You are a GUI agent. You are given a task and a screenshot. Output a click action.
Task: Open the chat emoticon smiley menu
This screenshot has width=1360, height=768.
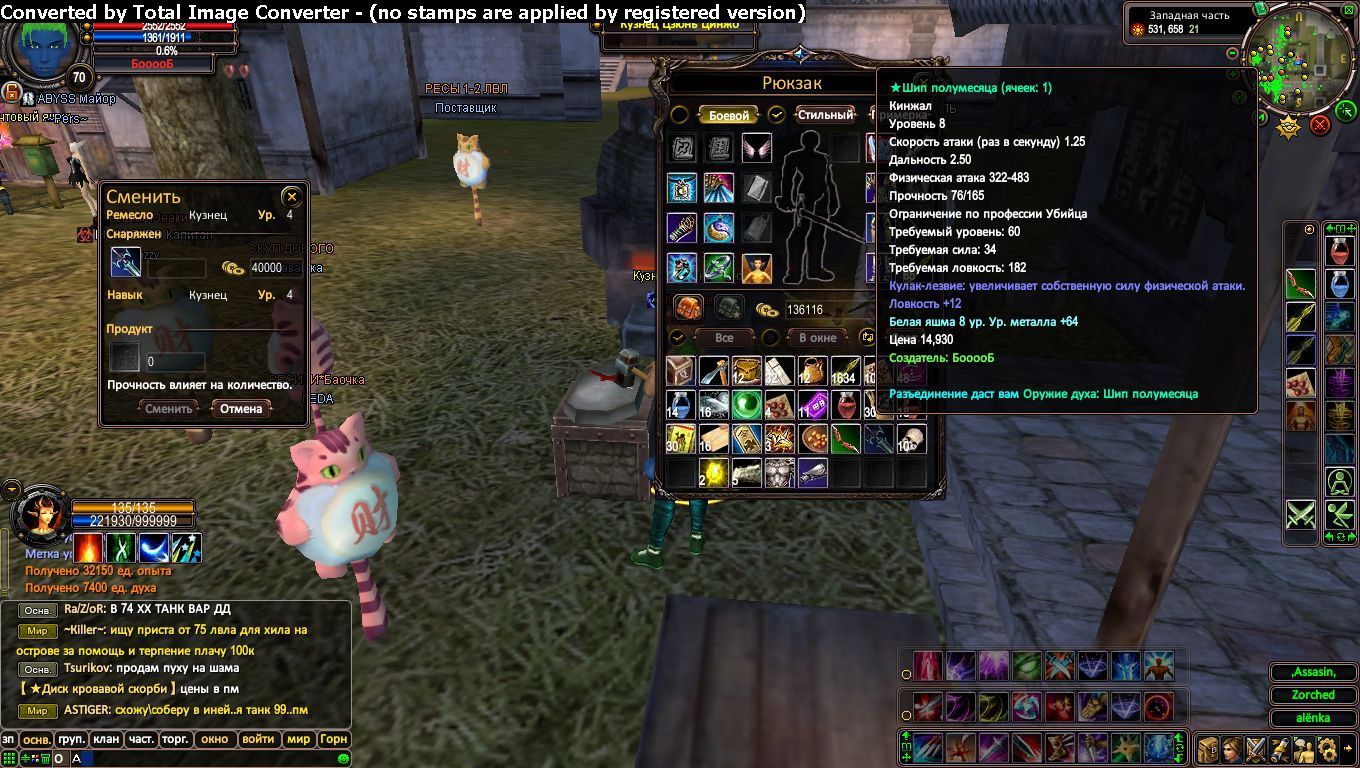click(343, 759)
